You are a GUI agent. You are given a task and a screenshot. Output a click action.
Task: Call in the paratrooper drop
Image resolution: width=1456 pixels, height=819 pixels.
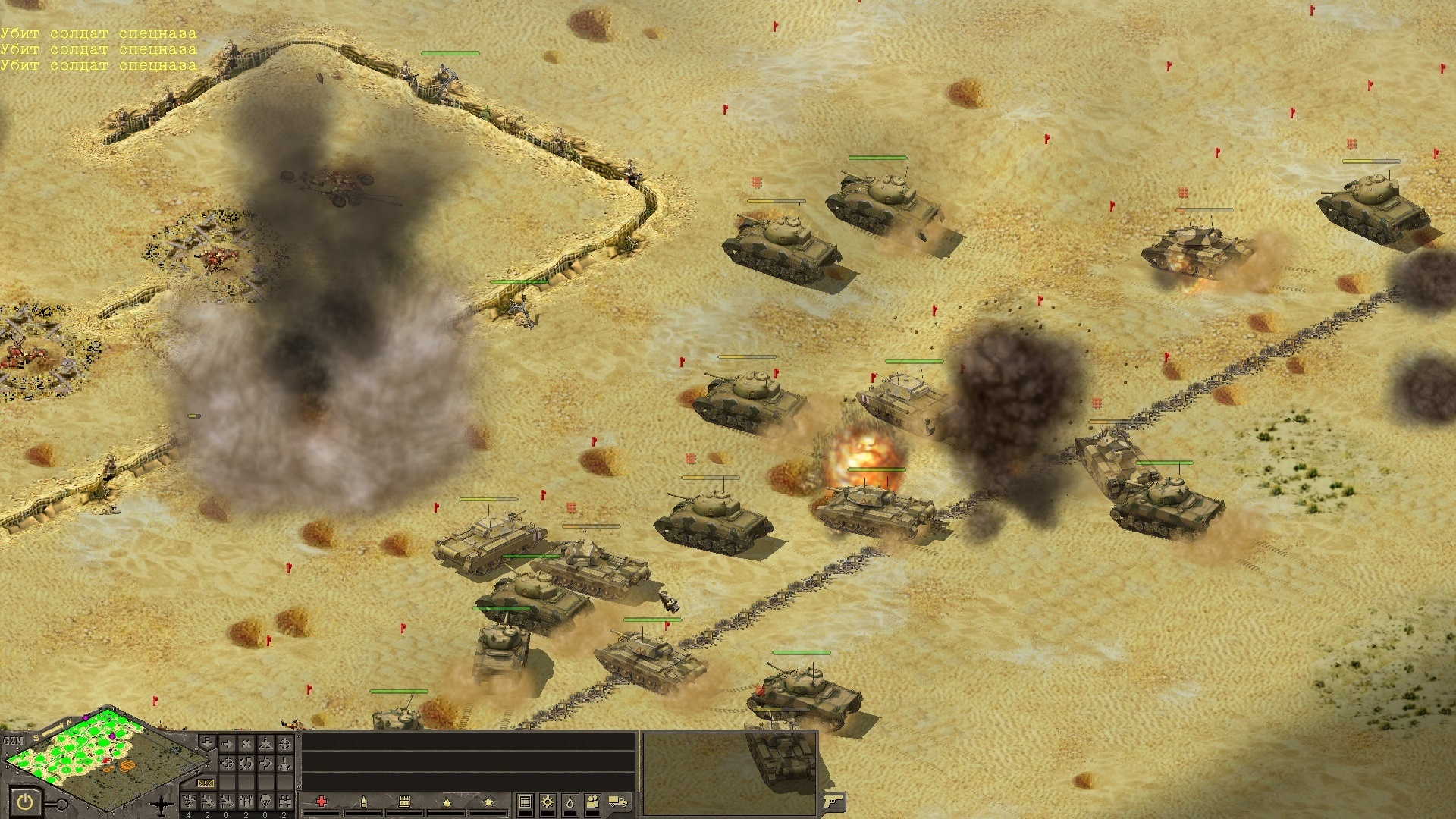pos(265,802)
